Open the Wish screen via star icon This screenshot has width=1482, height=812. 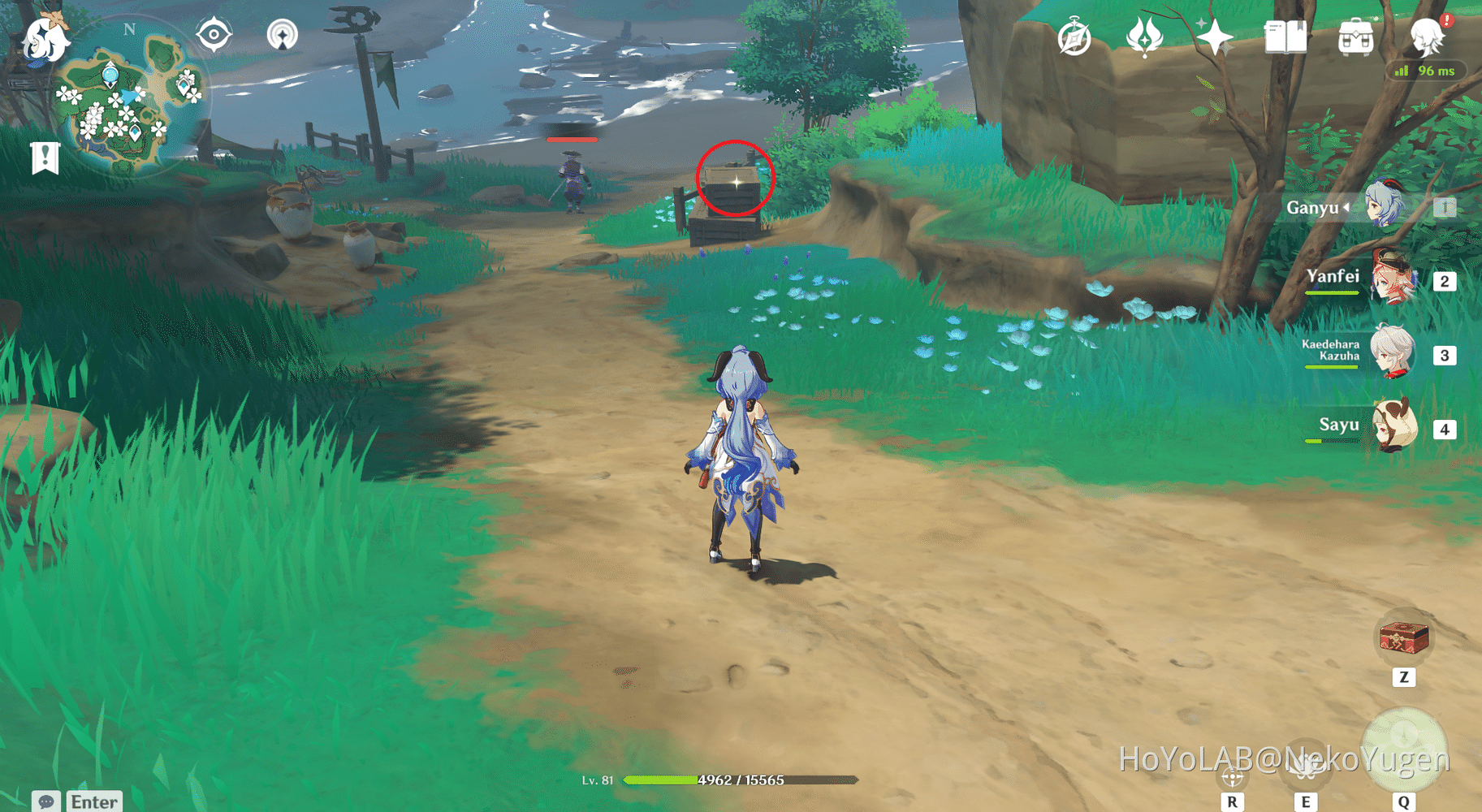point(1216,36)
